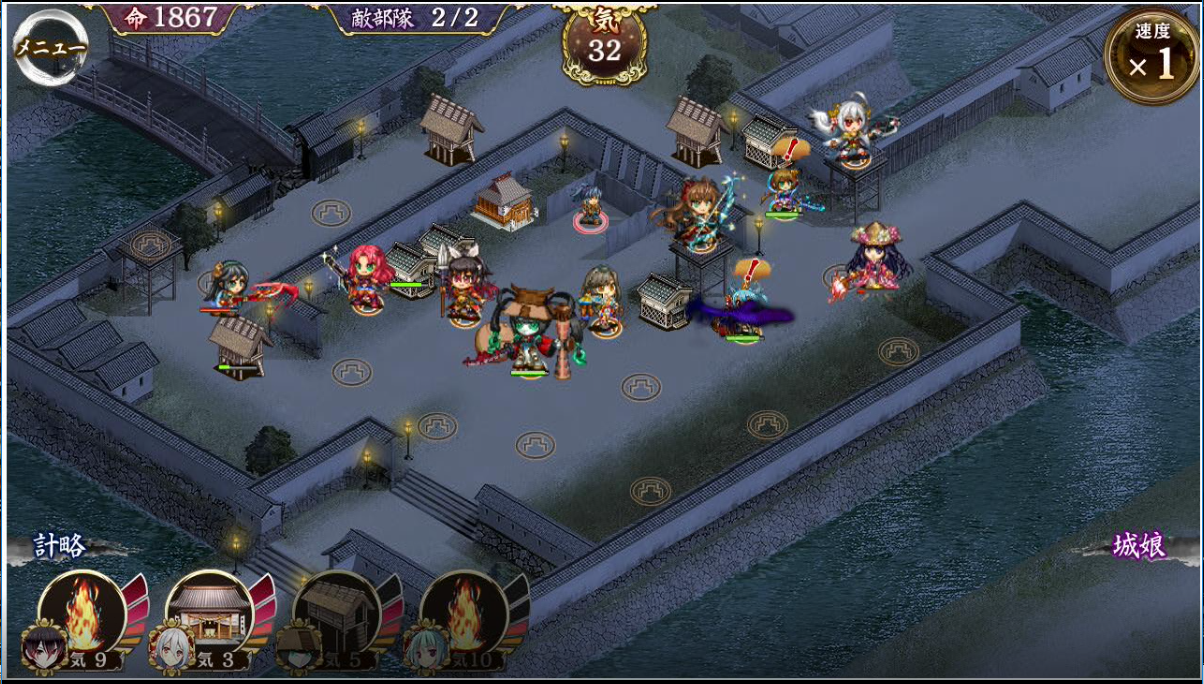This screenshot has width=1204, height=684.
Task: Select the wooden hut stratagem costing 気 5
Action: coord(336,613)
